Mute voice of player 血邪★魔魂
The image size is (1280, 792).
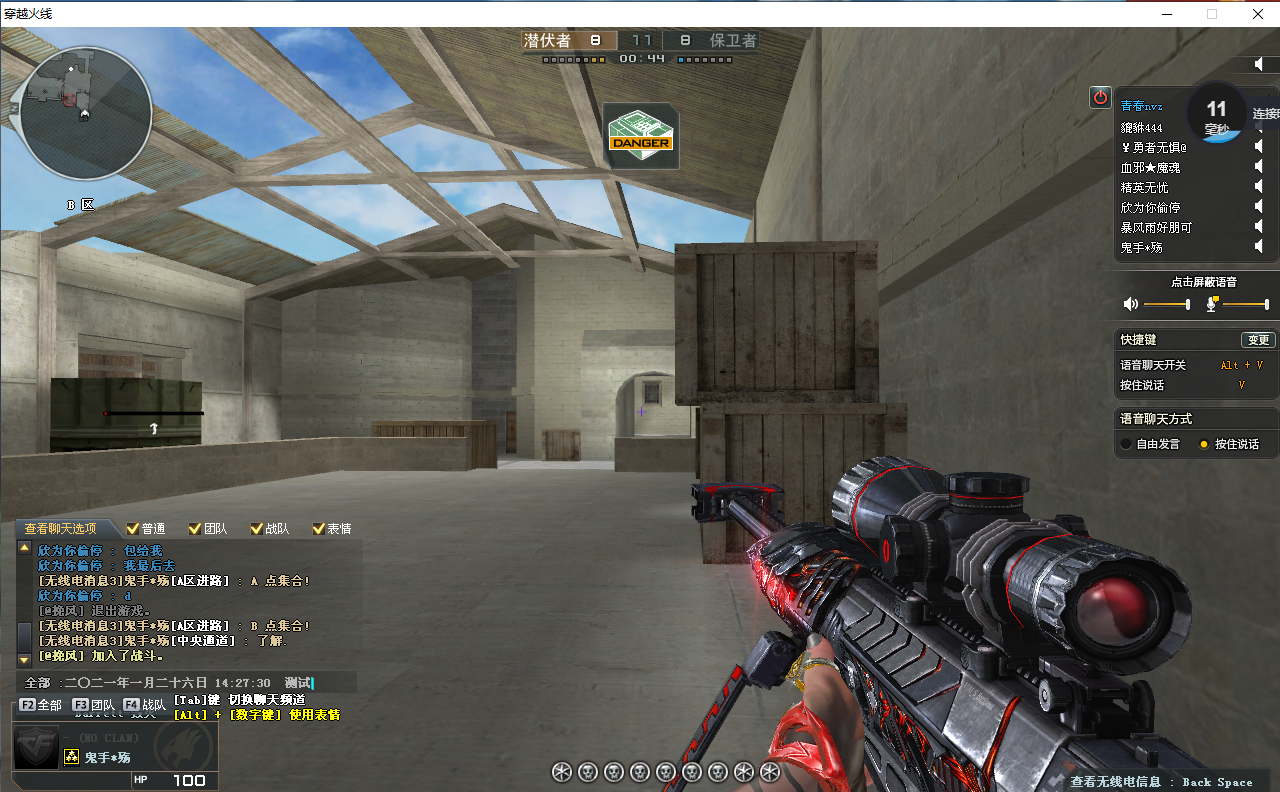tap(1259, 167)
